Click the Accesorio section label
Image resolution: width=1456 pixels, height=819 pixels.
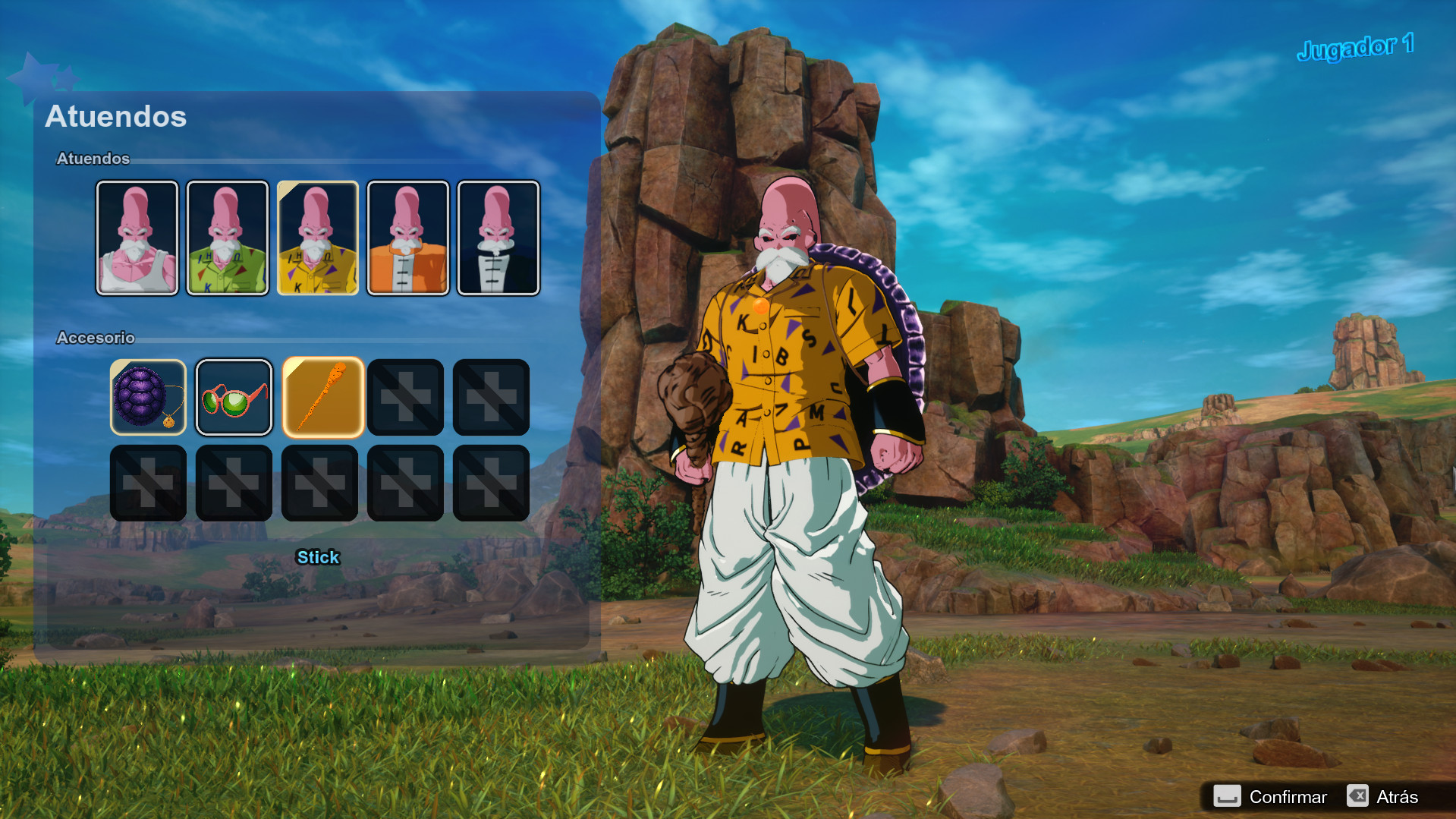95,338
